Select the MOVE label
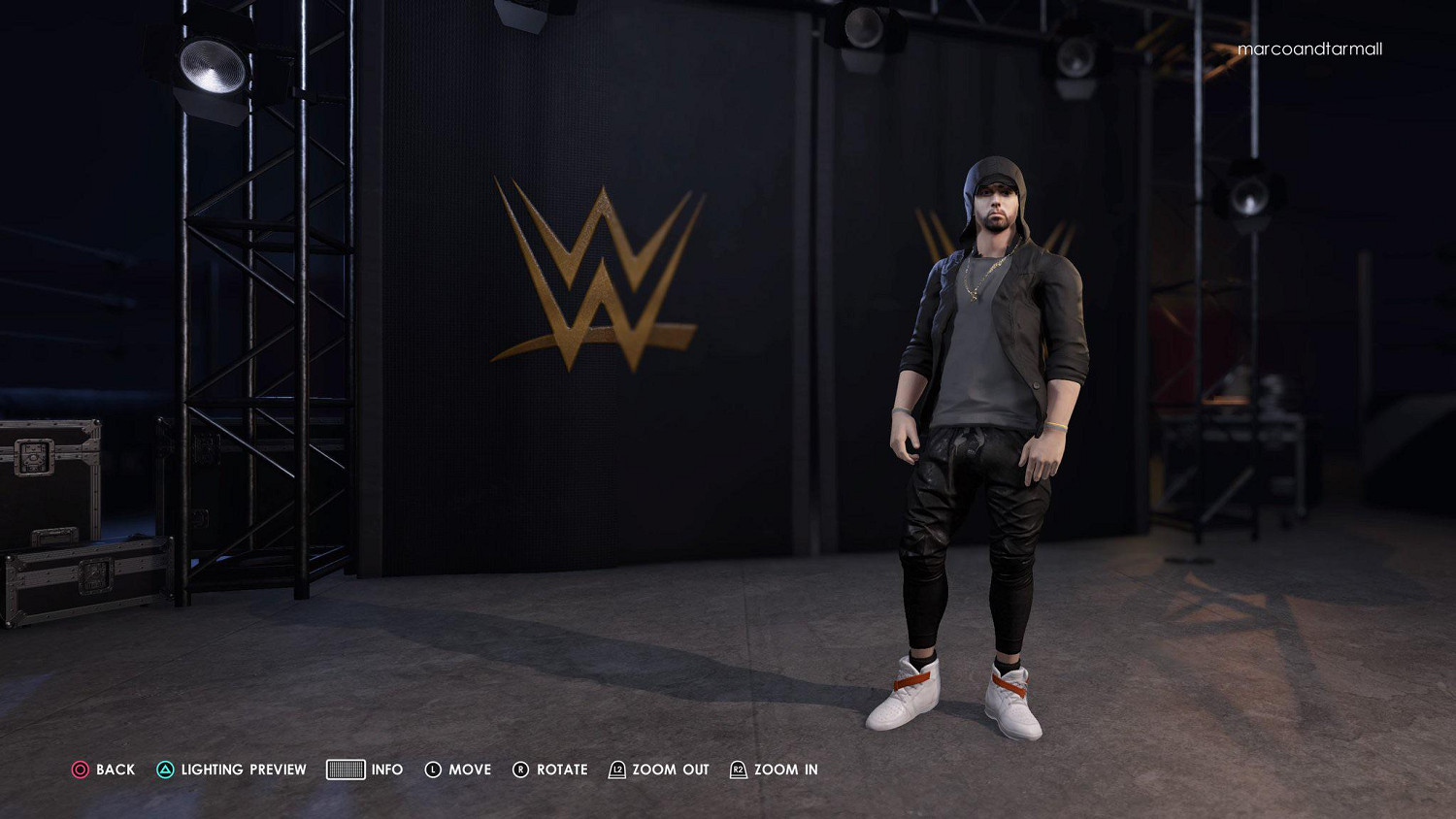 pos(469,770)
